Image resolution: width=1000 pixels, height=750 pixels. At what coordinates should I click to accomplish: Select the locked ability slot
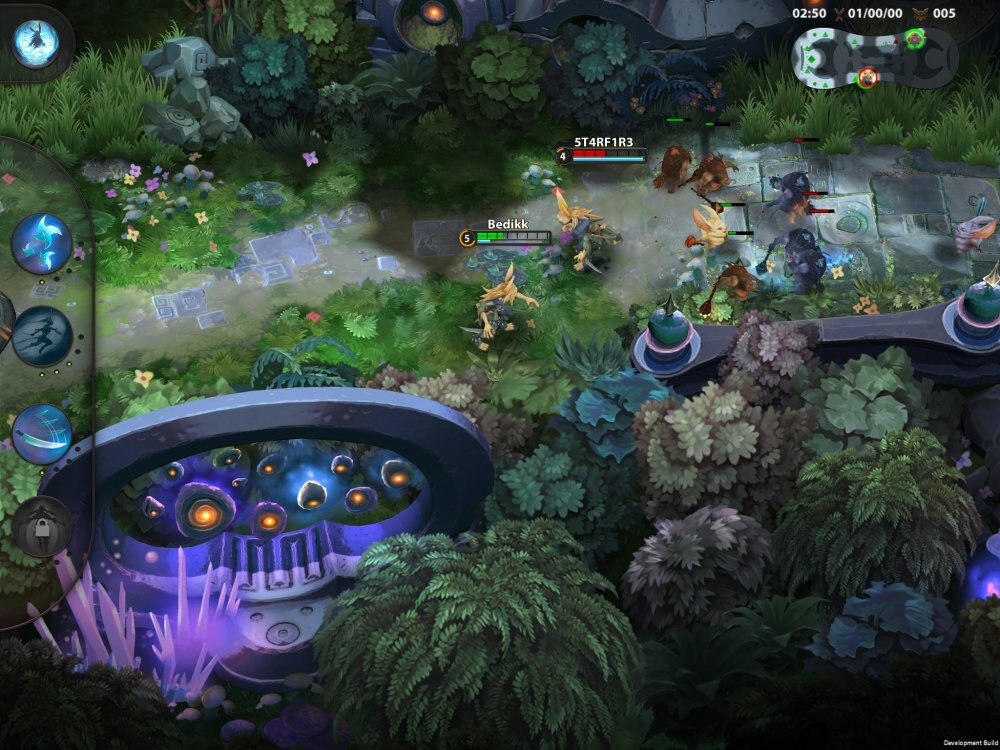42,526
